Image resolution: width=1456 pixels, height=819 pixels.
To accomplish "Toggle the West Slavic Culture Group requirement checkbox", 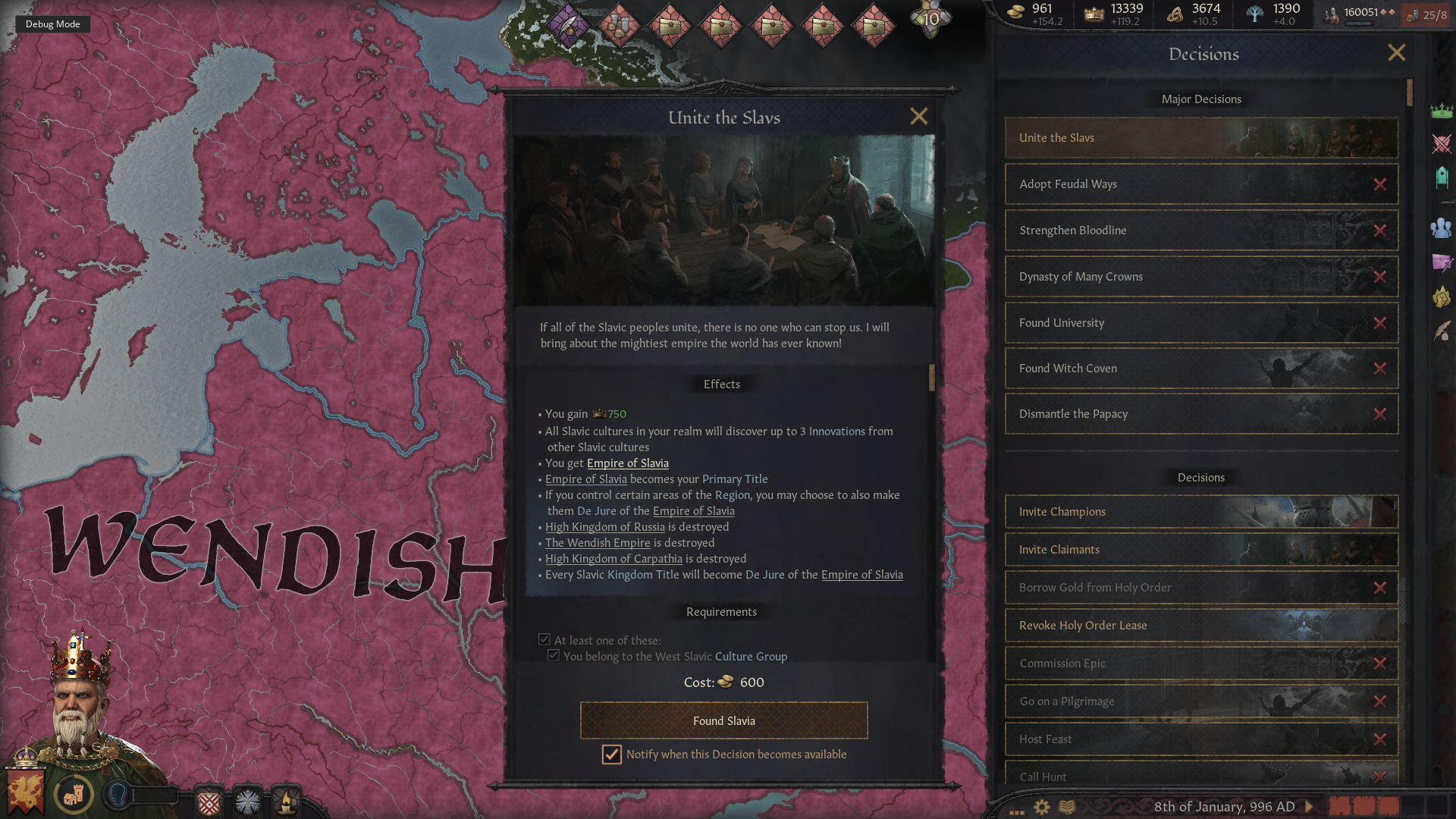I will (x=554, y=656).
